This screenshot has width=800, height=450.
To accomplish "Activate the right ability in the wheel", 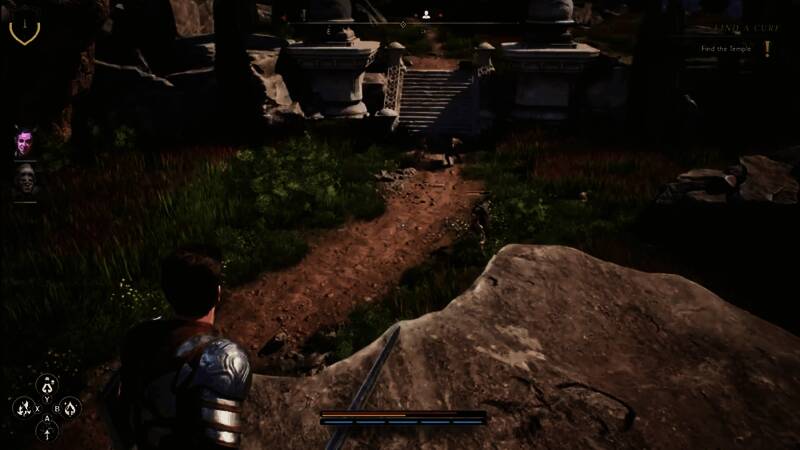I will tap(70, 408).
